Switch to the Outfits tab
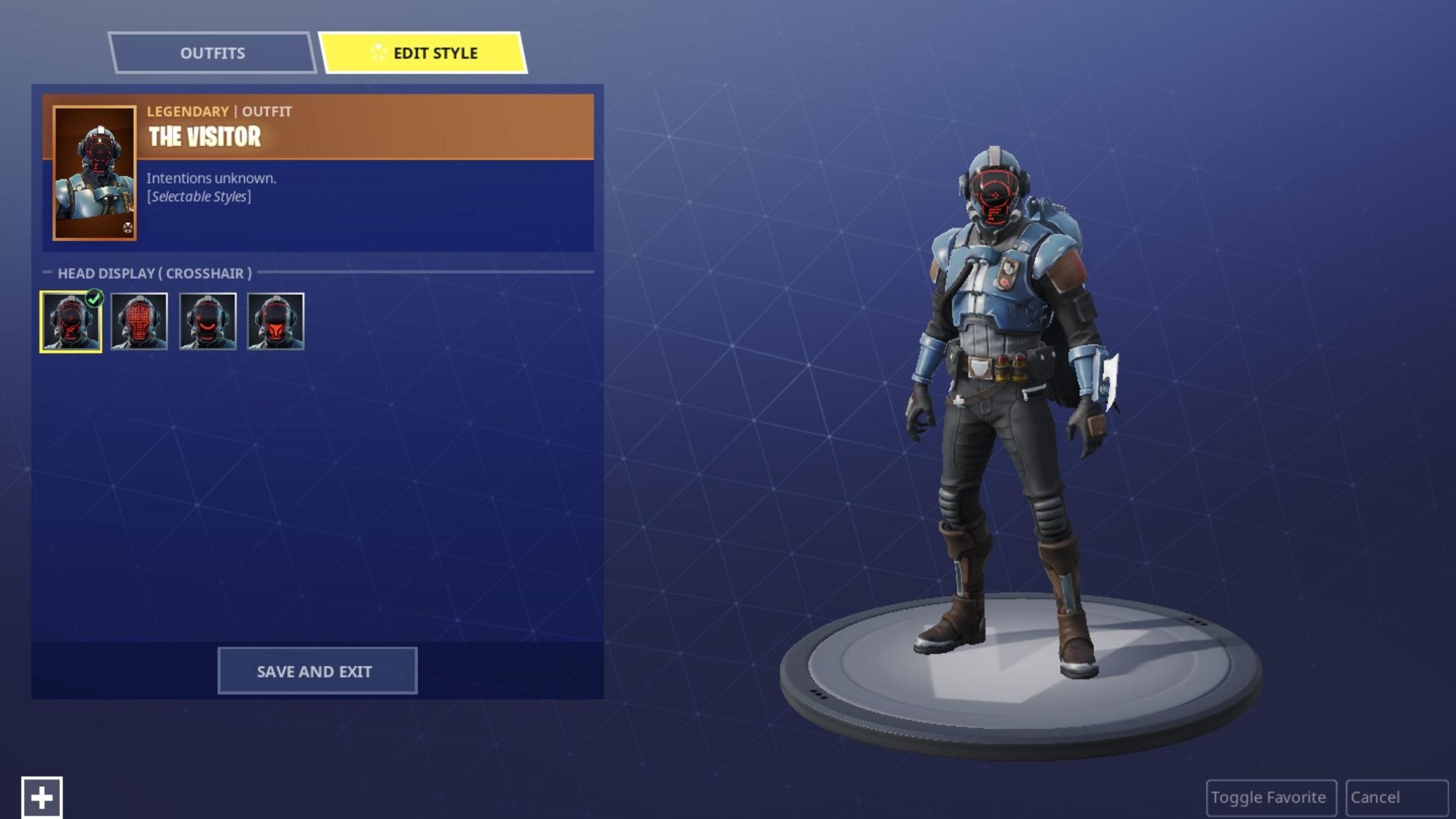1456x819 pixels. (212, 53)
